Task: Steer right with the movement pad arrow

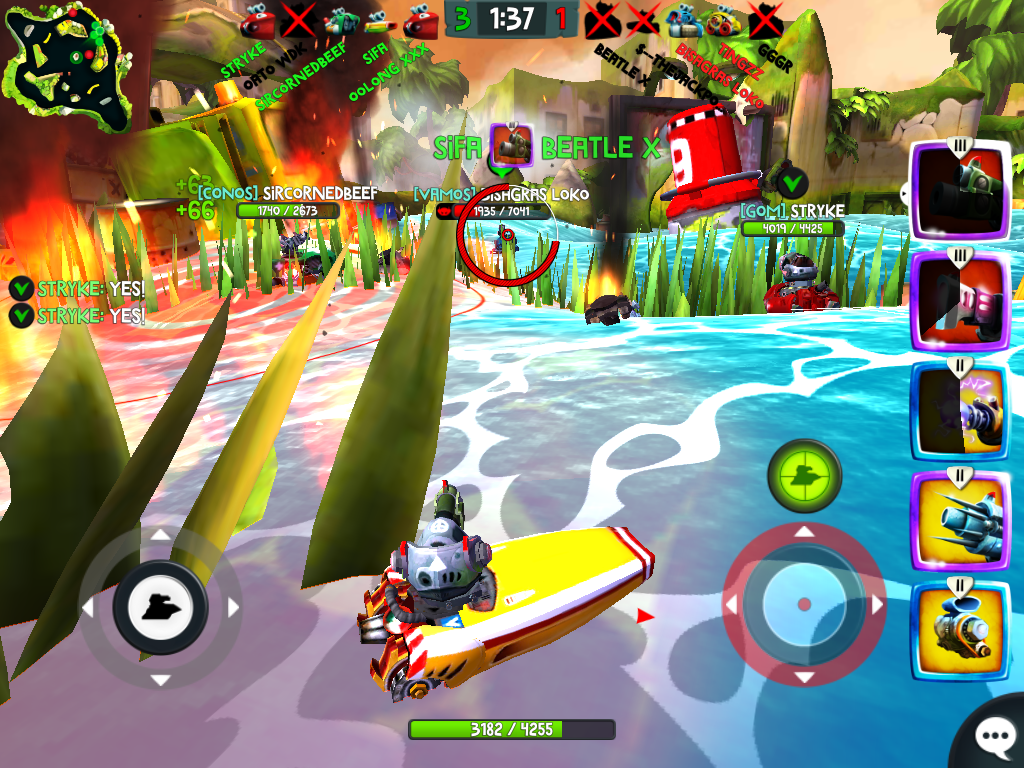Action: (234, 607)
